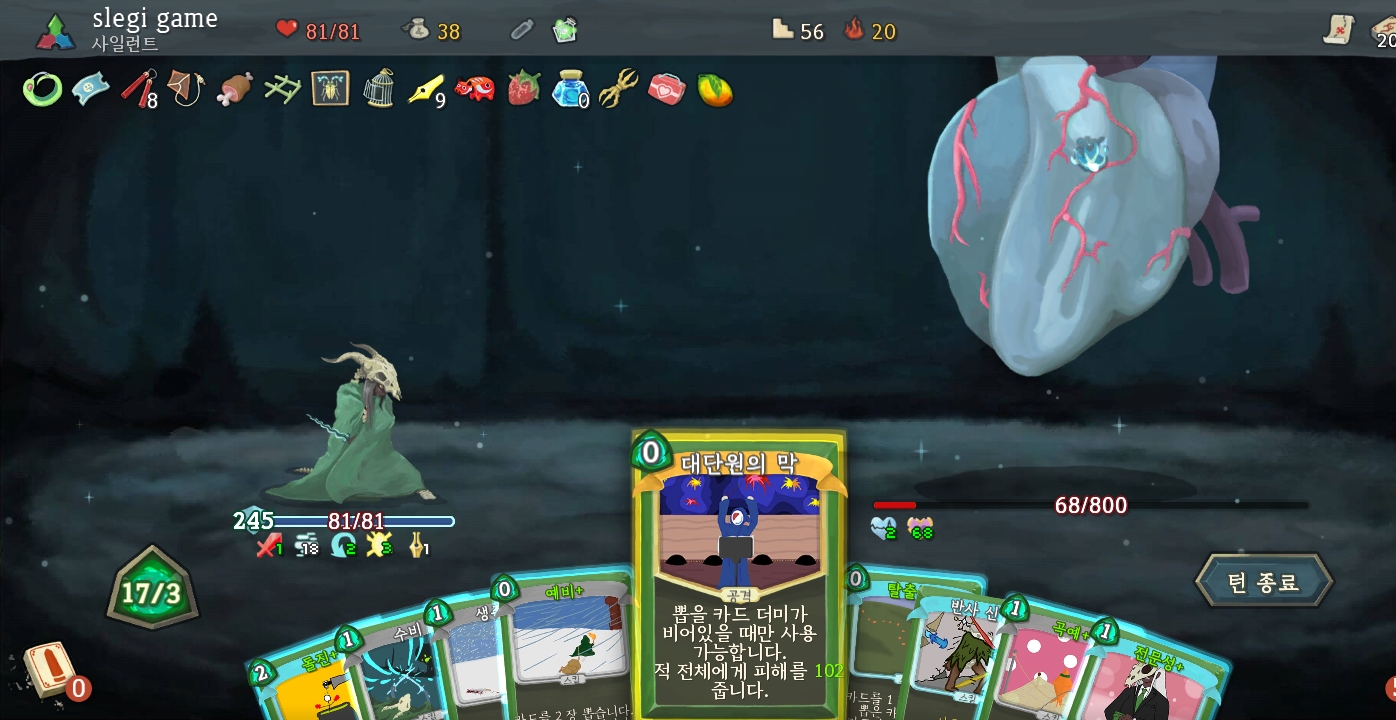This screenshot has height=720, width=1396.
Task: Inspect the green ring relic
Action: click(42, 90)
